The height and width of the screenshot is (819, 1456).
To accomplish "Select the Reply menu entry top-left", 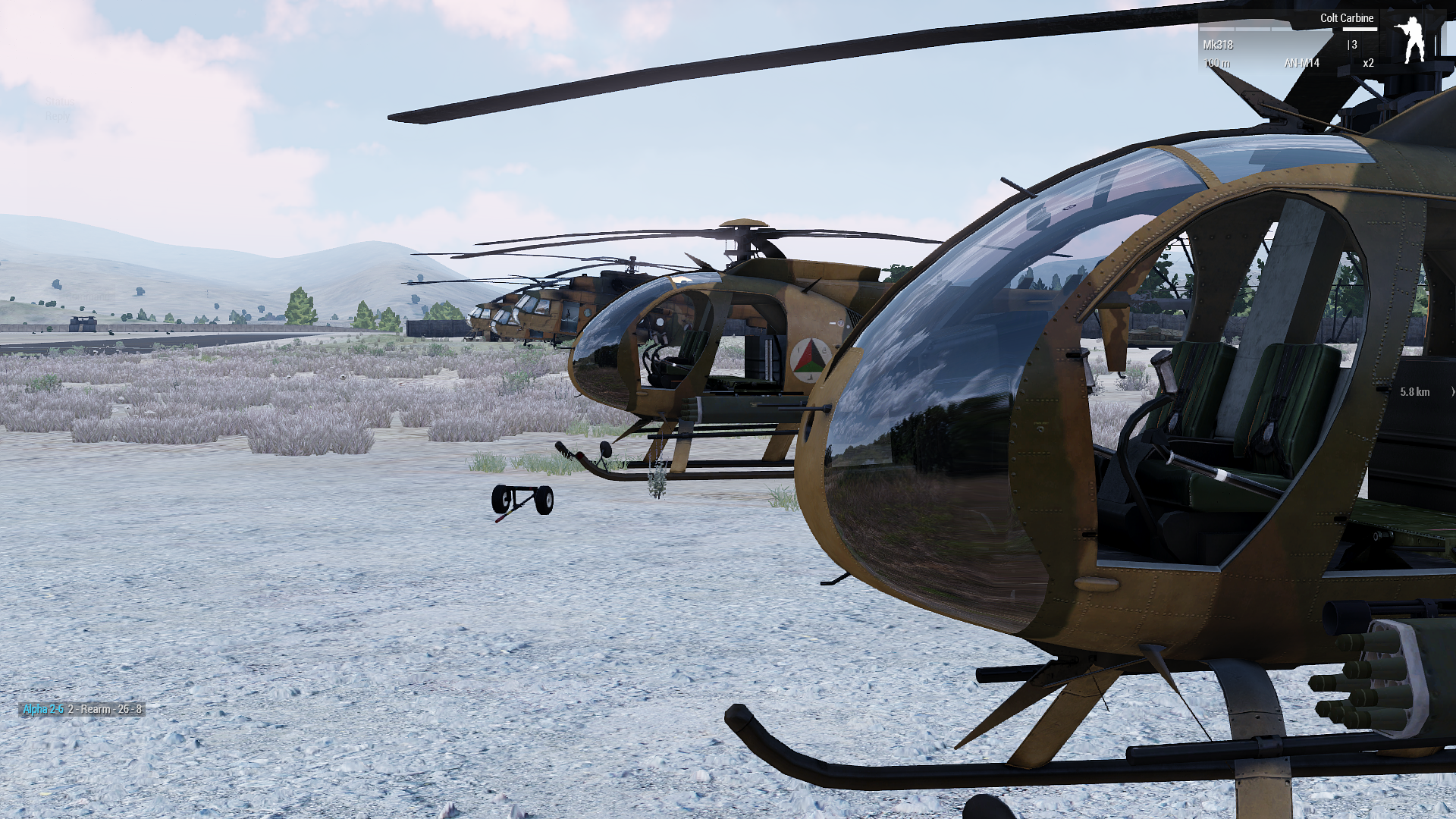I will [x=58, y=115].
